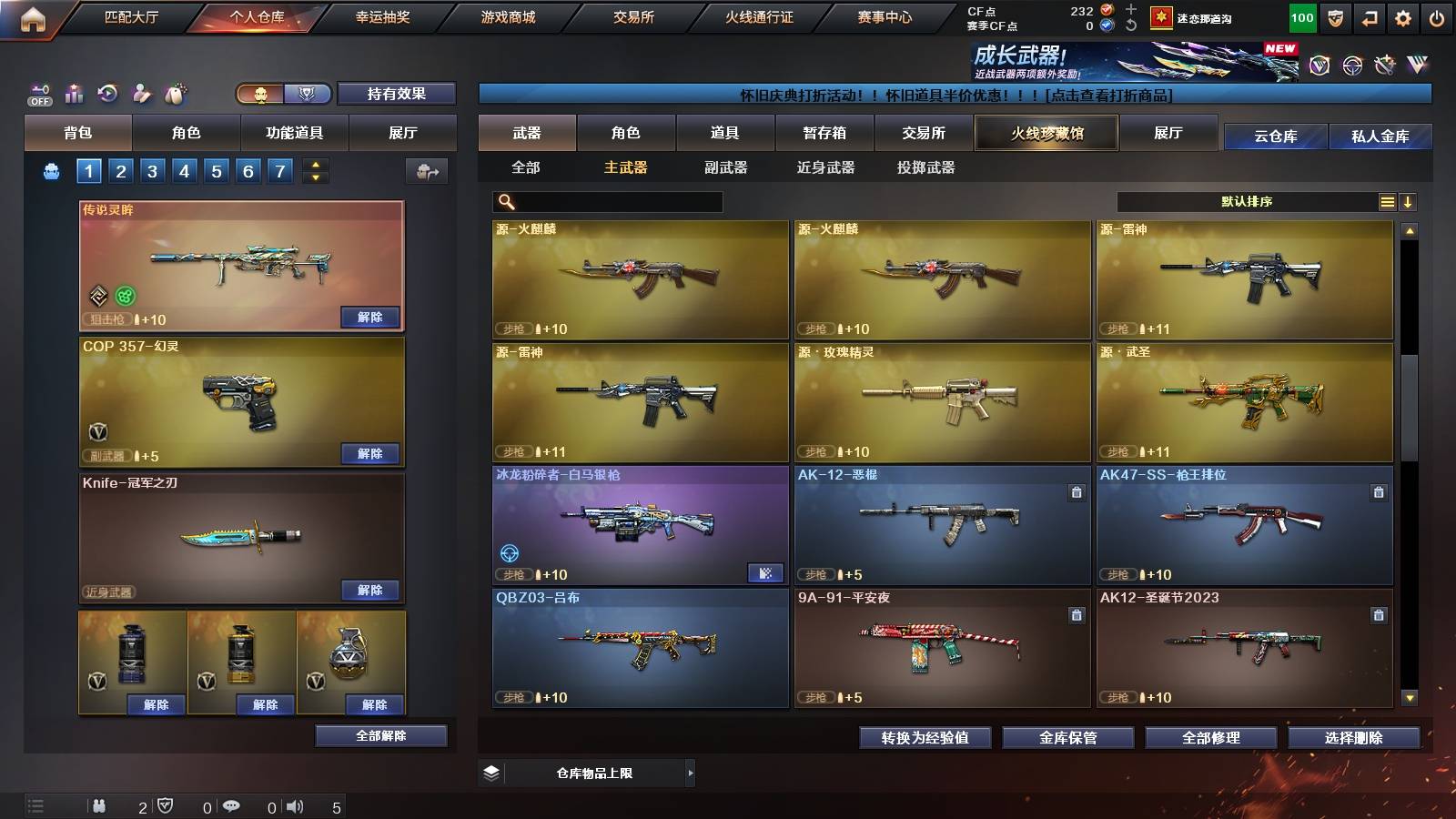This screenshot has height=819, width=1456.
Task: Click the speaker volume icon in the bottom status bar
Action: click(x=294, y=806)
